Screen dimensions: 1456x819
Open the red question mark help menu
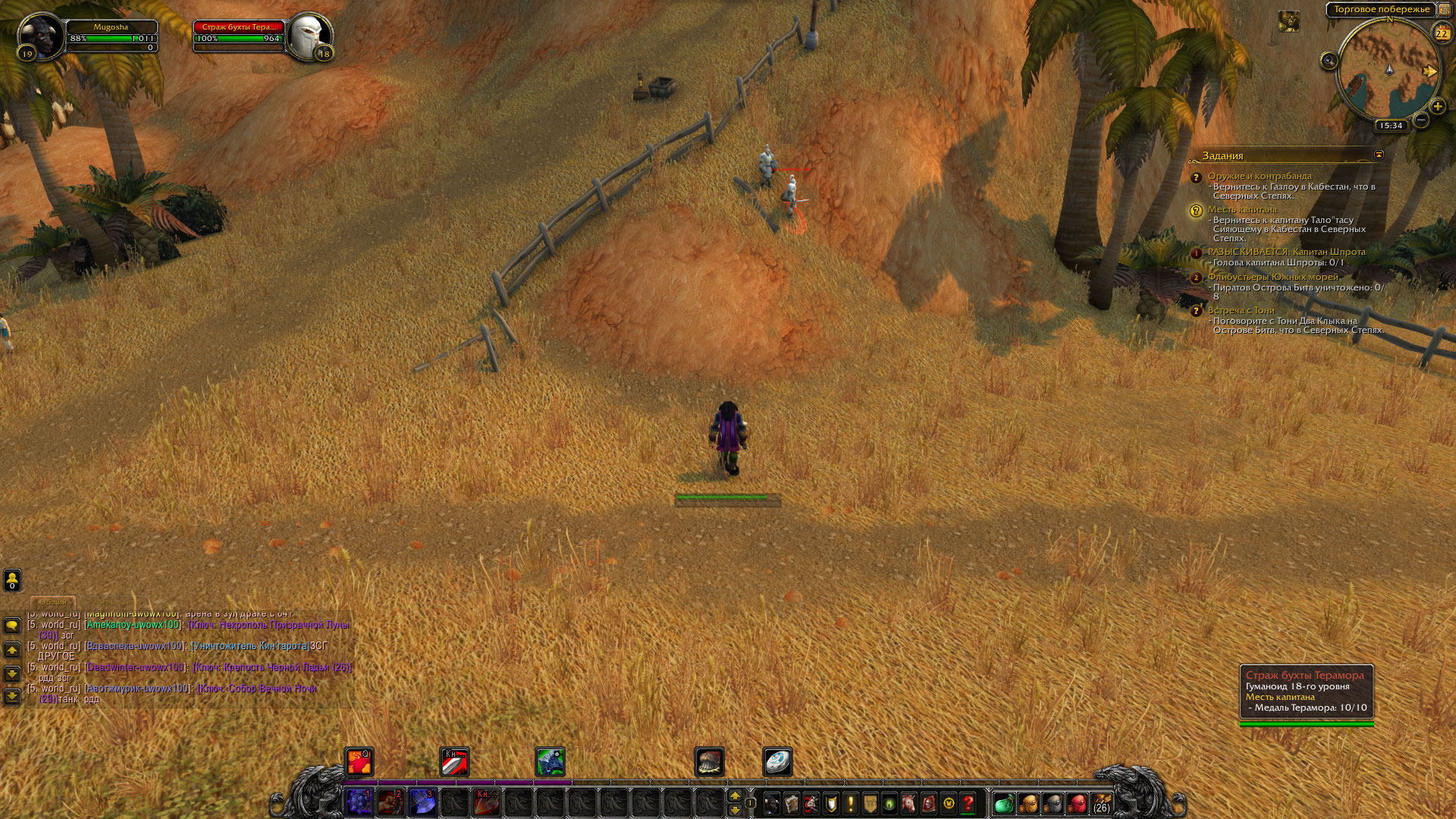pos(968,803)
